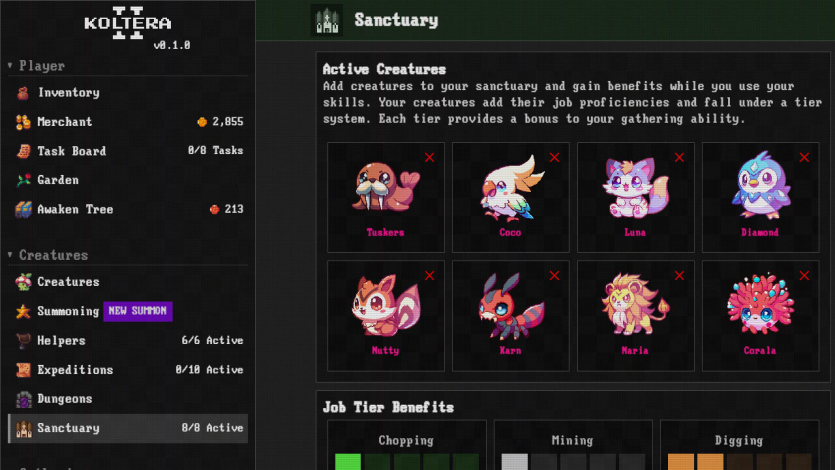Screen dimensions: 835x470
Task: Click the Nutty creature card
Action: (385, 315)
